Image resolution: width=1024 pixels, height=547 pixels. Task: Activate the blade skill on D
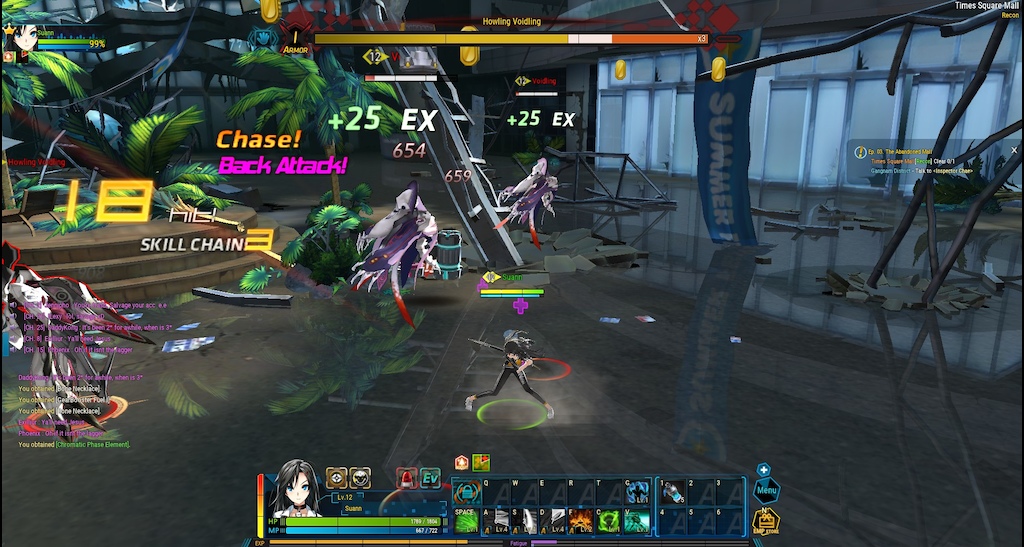553,520
